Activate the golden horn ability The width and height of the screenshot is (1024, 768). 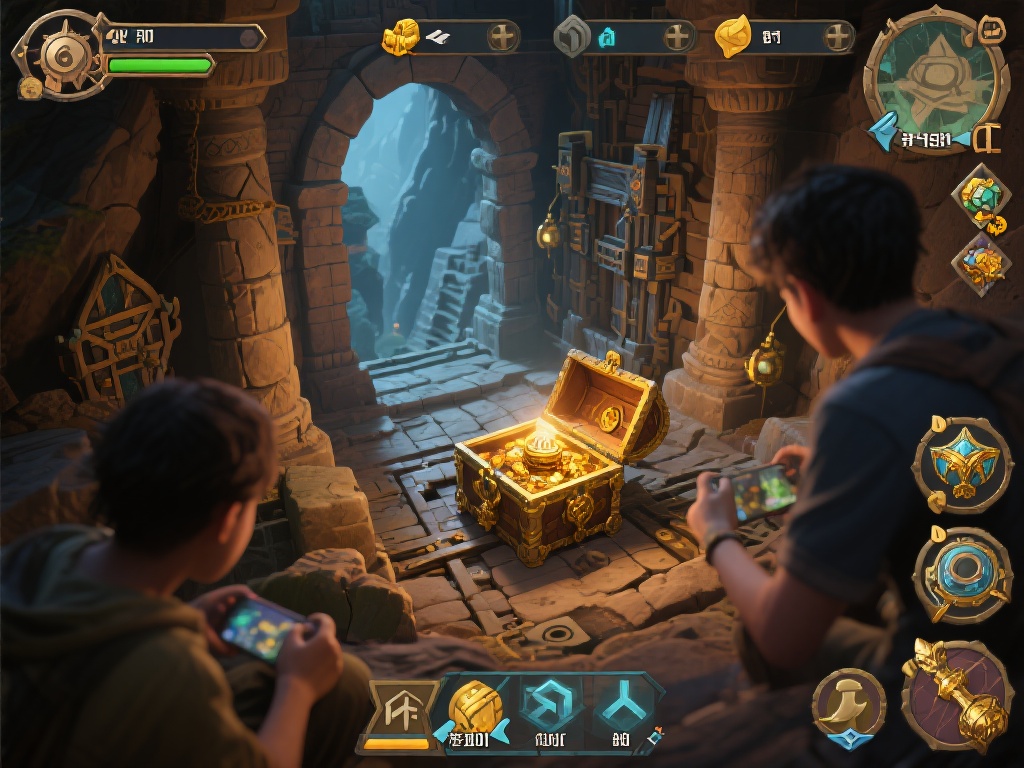848,703
